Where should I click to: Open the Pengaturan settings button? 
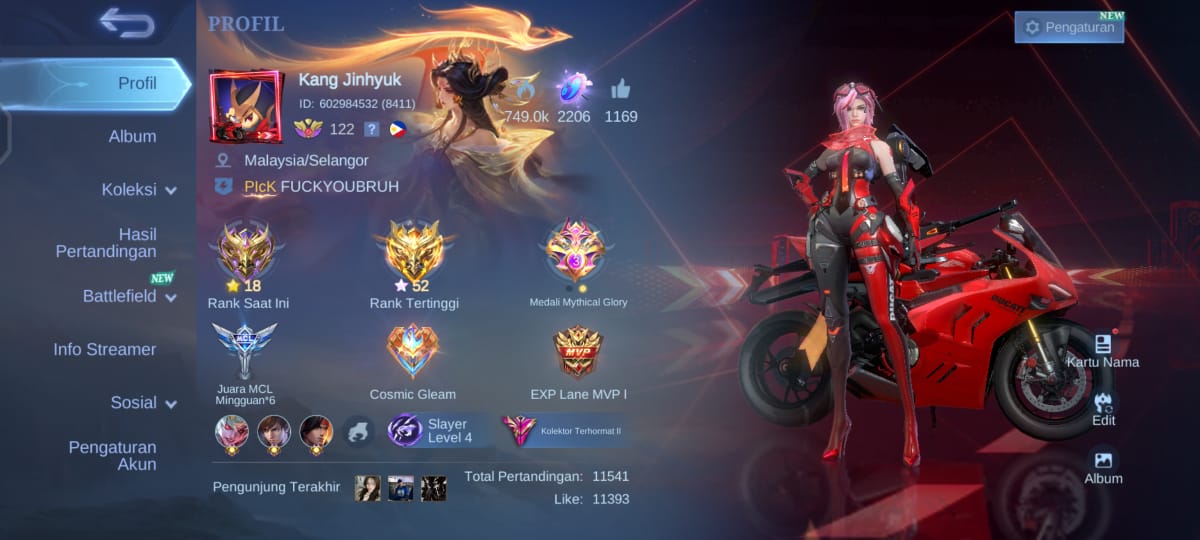click(x=1069, y=27)
